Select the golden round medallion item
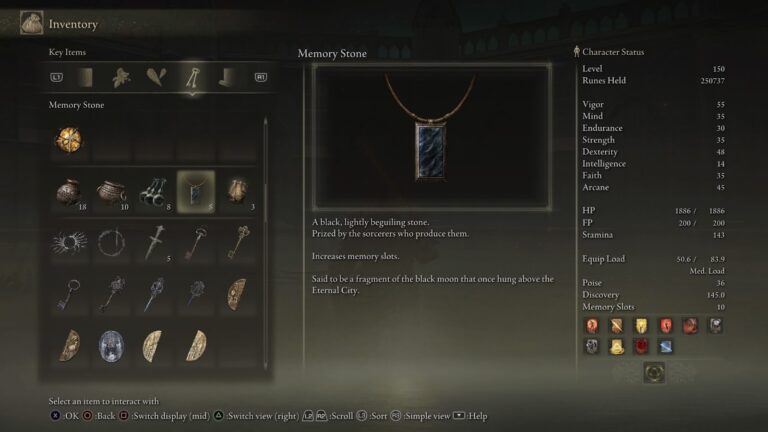The width and height of the screenshot is (768, 432). (68, 140)
